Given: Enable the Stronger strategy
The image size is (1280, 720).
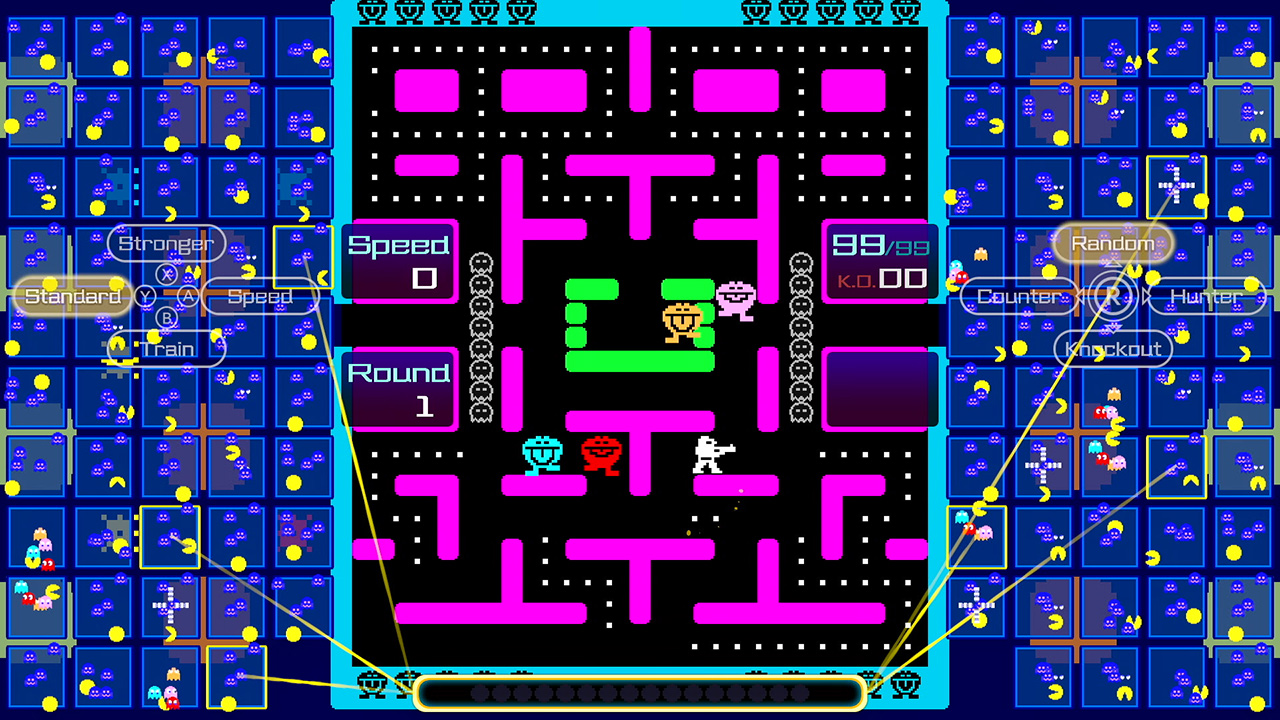Looking at the screenshot, I should [x=165, y=243].
